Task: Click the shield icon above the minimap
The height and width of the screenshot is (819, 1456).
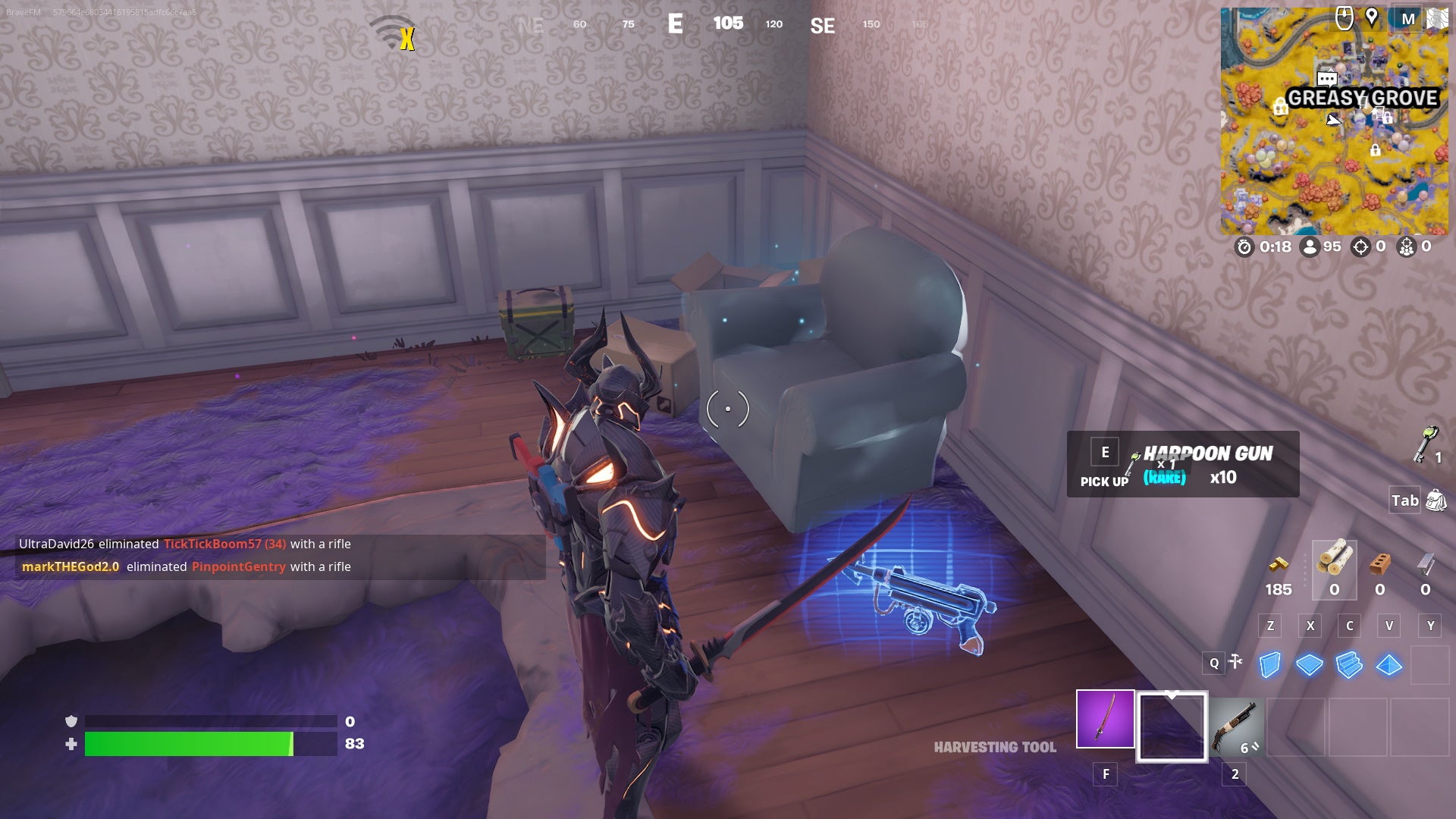Action: (x=1345, y=16)
